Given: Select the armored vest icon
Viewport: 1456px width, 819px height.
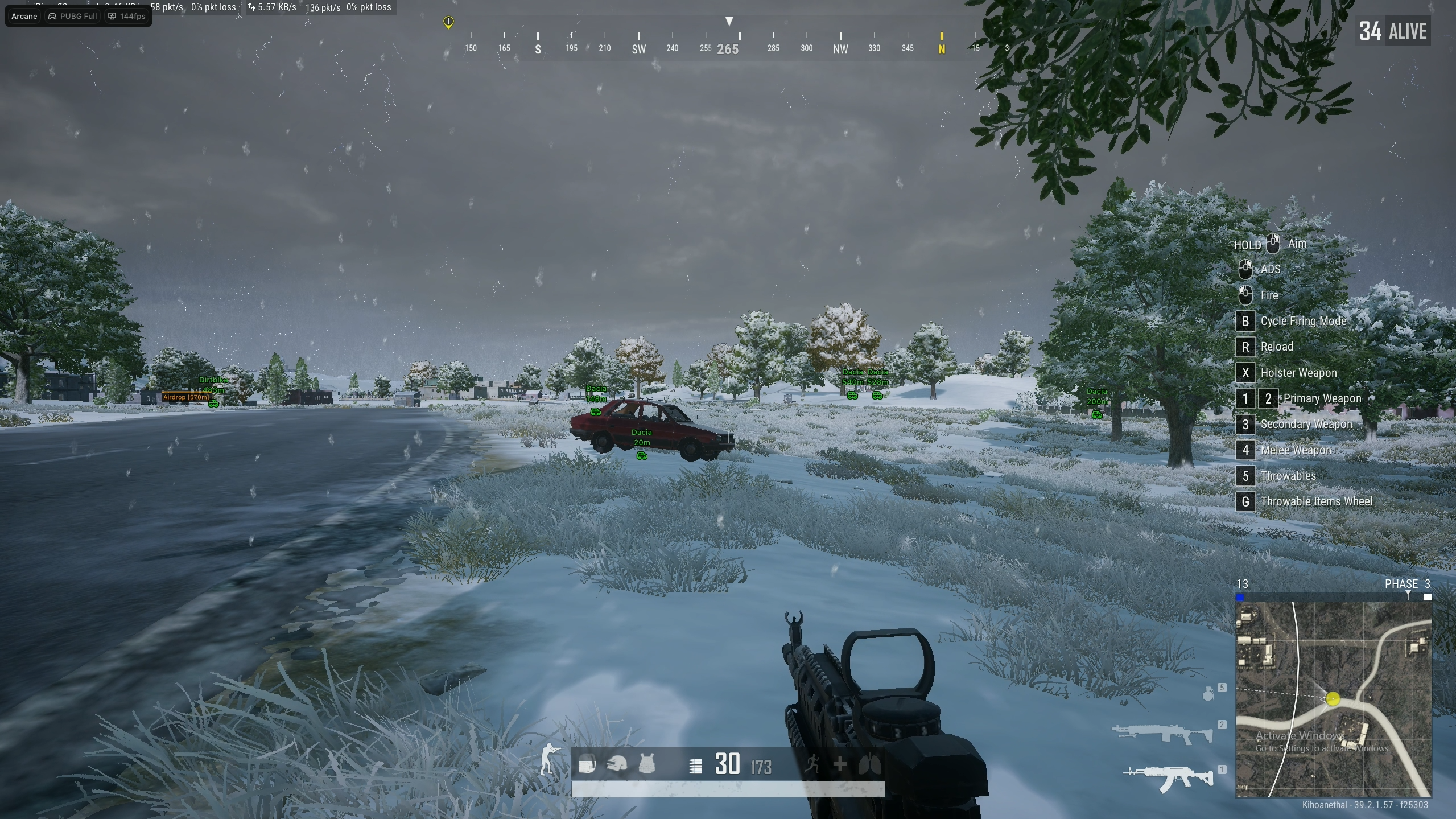Looking at the screenshot, I should pyautogui.click(x=647, y=764).
